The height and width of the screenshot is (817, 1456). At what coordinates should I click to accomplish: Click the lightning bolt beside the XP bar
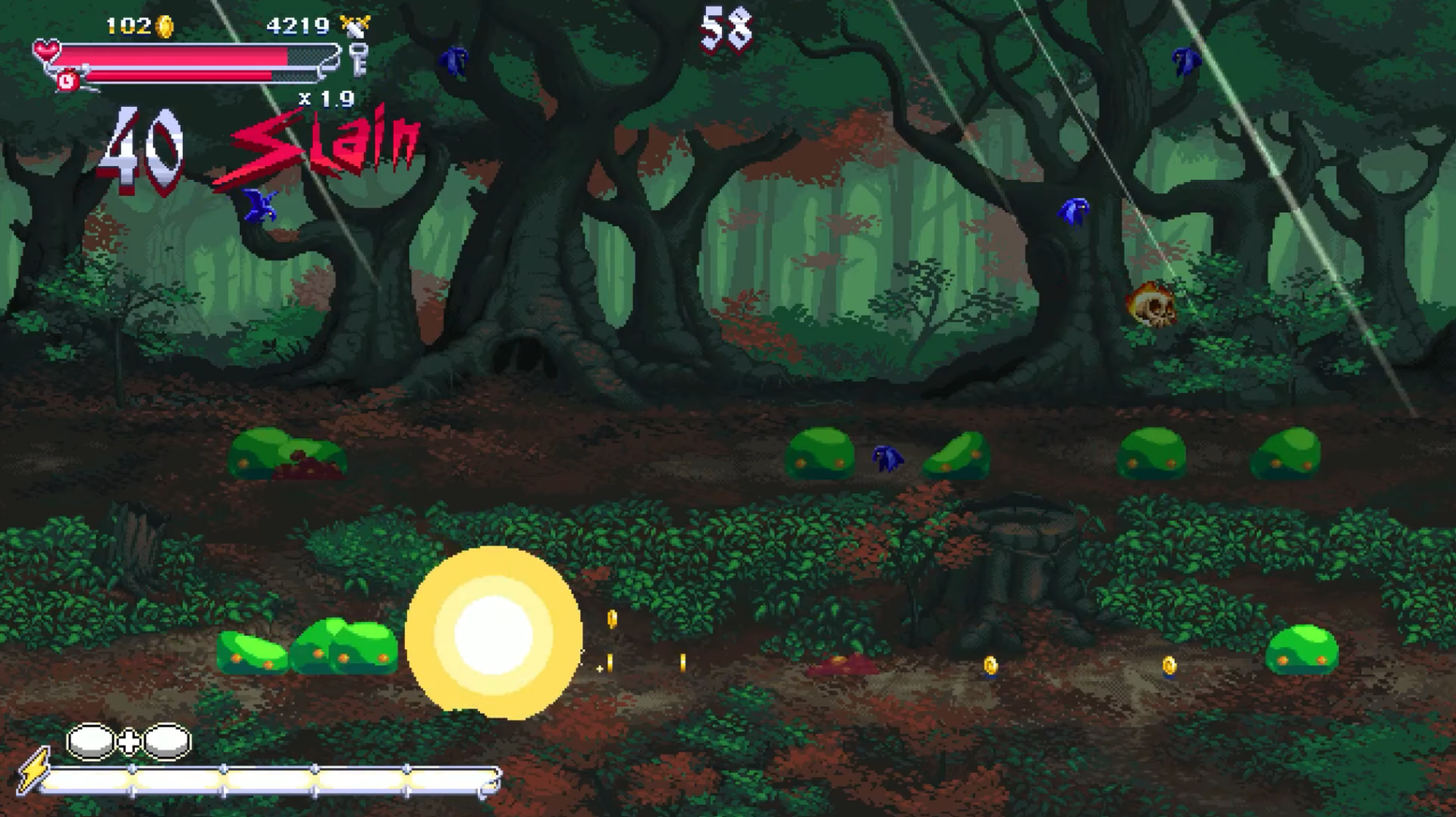click(35, 768)
